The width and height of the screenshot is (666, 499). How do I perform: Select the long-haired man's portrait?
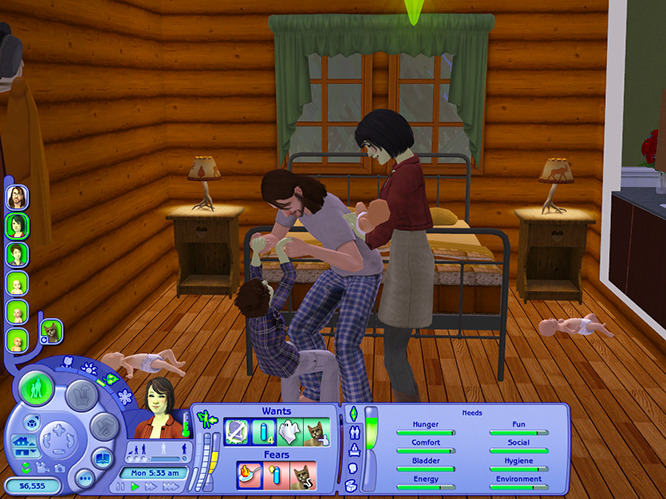(17, 197)
